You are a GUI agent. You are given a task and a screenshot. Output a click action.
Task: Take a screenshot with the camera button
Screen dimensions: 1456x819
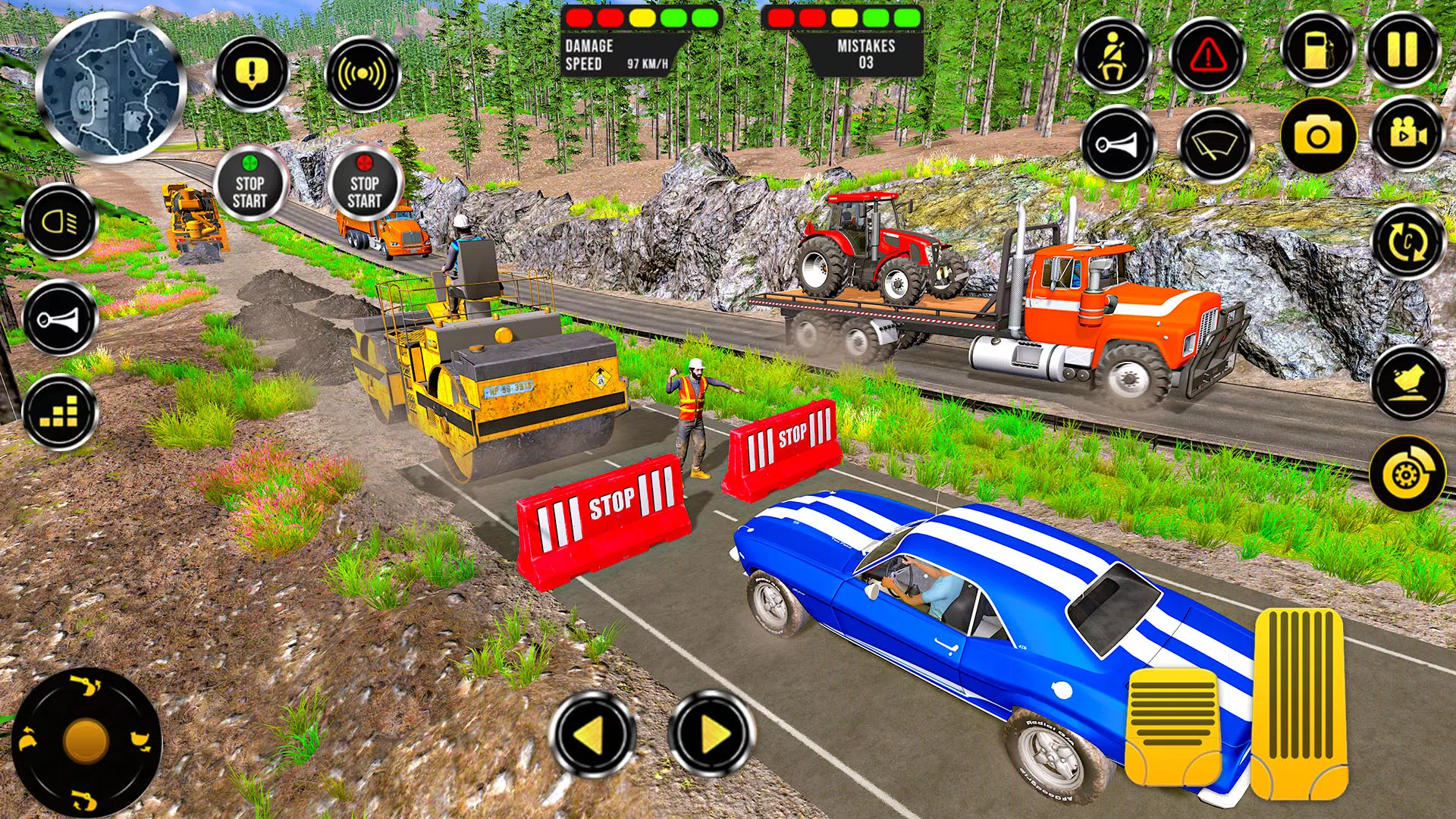point(1318,136)
